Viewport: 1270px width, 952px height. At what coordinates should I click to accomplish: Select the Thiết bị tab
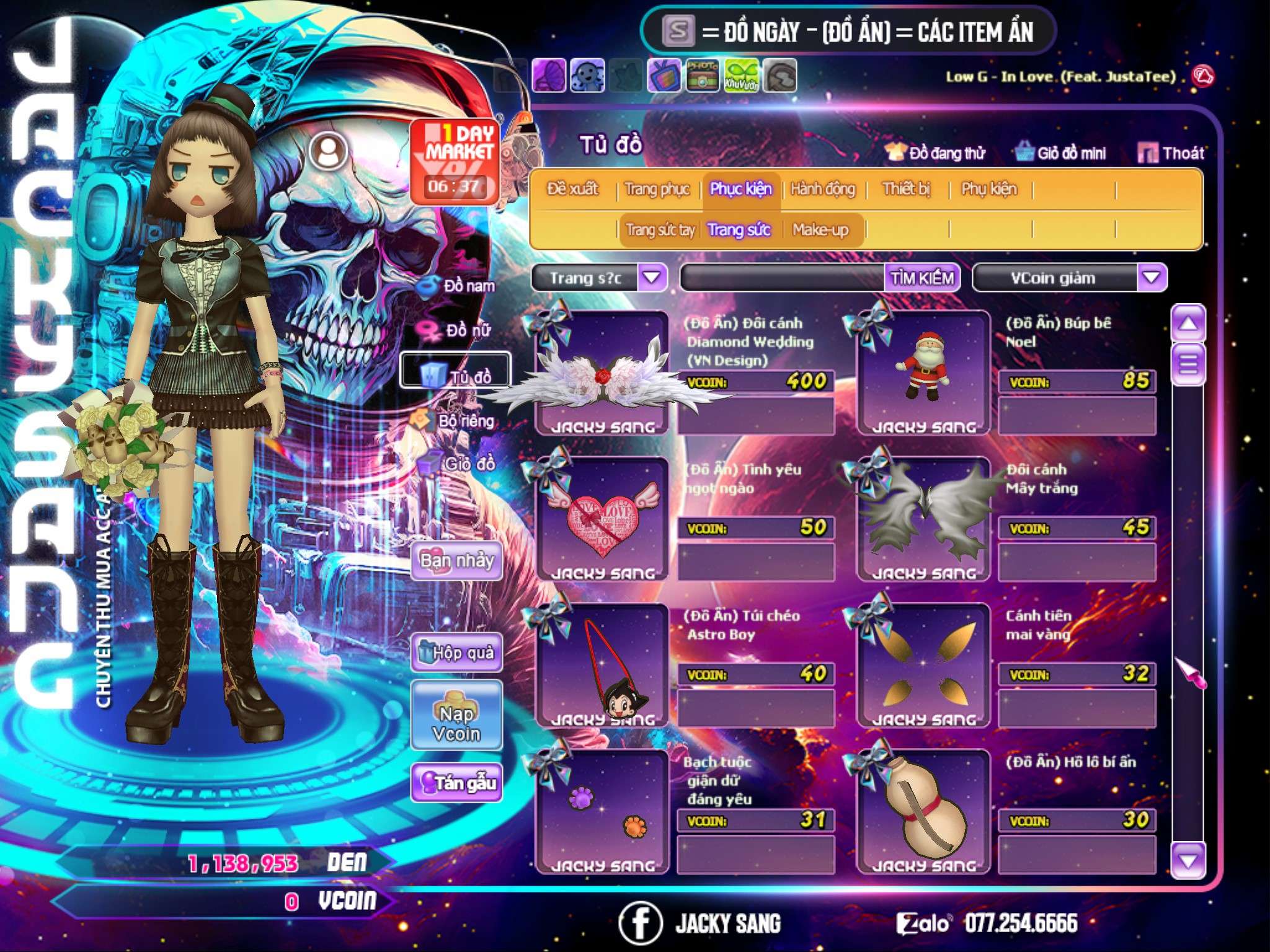(x=906, y=189)
